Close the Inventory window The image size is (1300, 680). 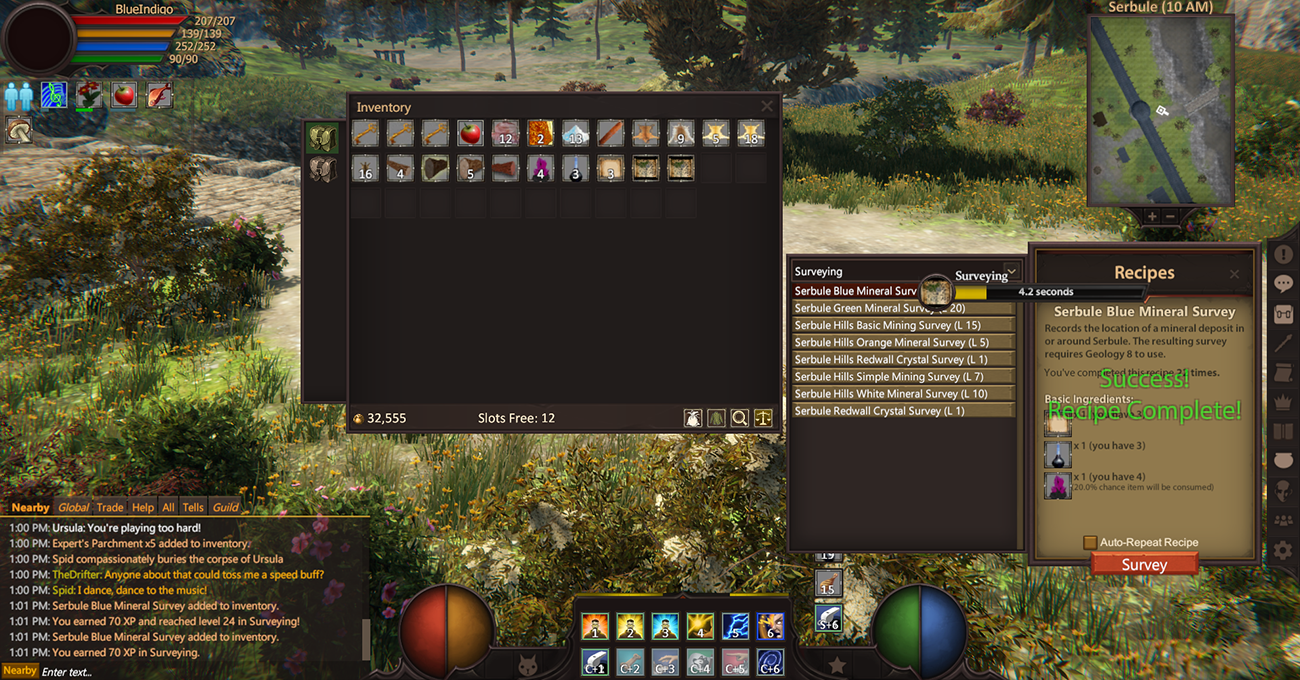pyautogui.click(x=767, y=106)
